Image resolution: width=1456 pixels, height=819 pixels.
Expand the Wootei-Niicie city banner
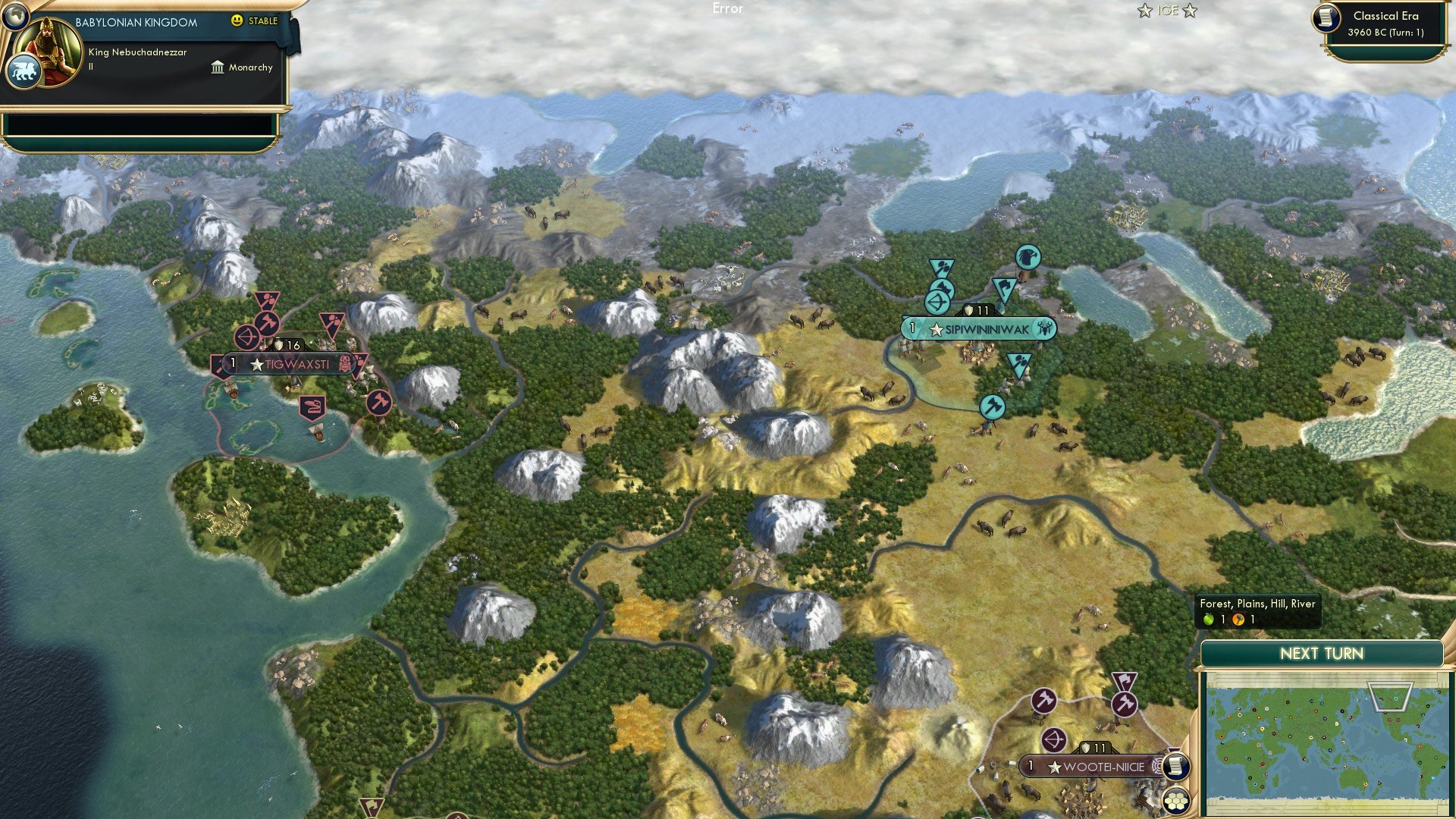click(1089, 767)
